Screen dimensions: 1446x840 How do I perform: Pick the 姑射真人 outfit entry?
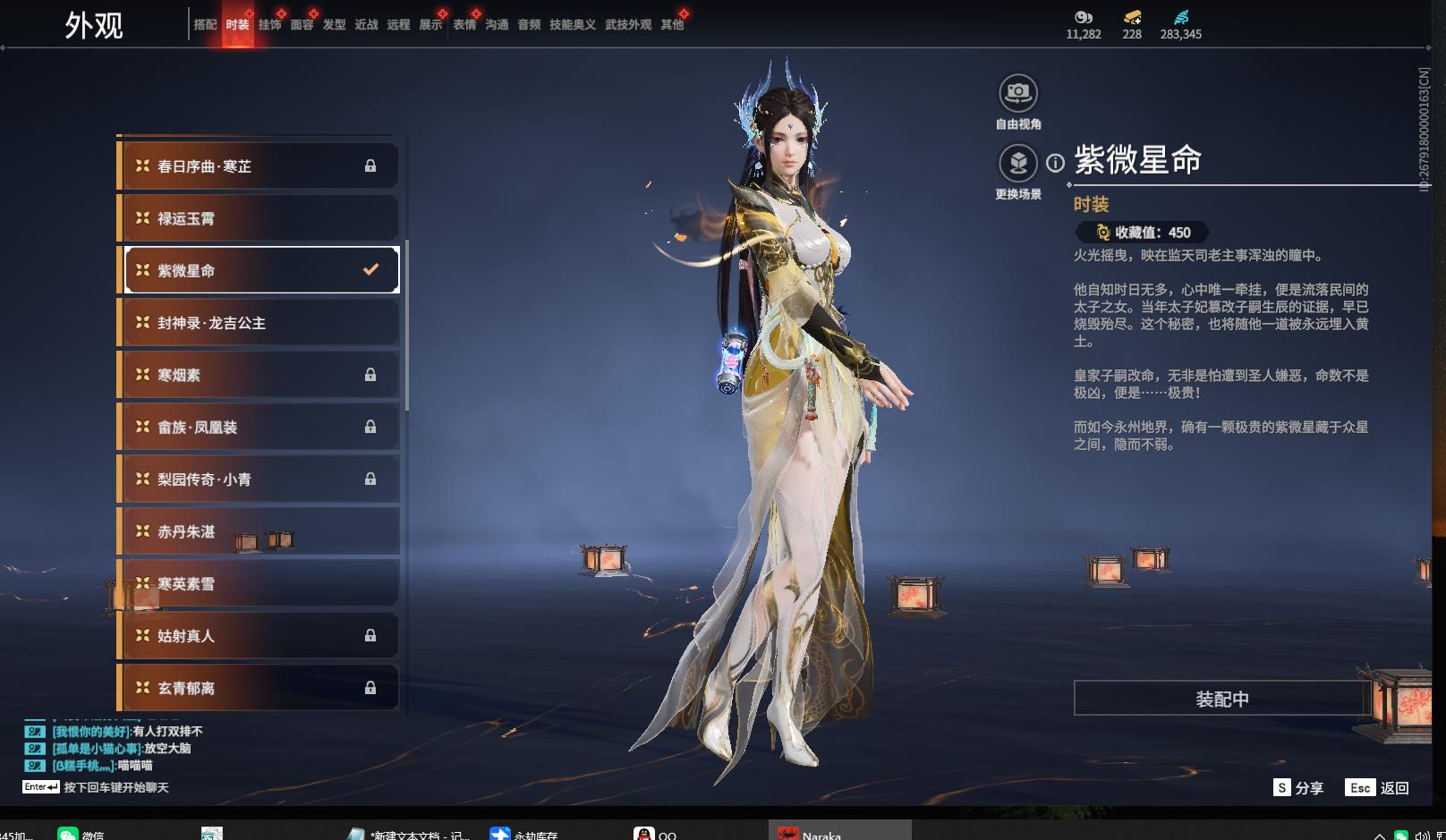[x=259, y=636]
